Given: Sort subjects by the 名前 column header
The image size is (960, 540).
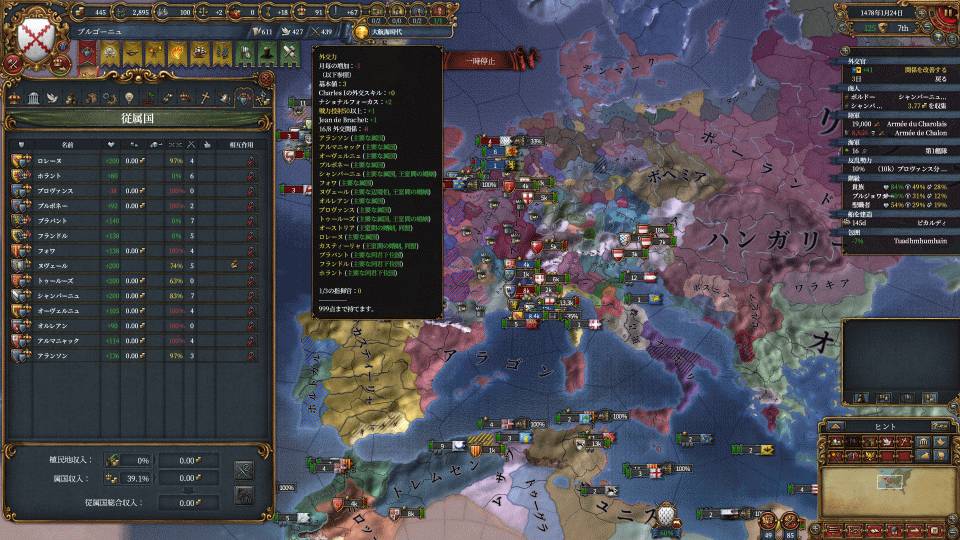Looking at the screenshot, I should pyautogui.click(x=66, y=144).
